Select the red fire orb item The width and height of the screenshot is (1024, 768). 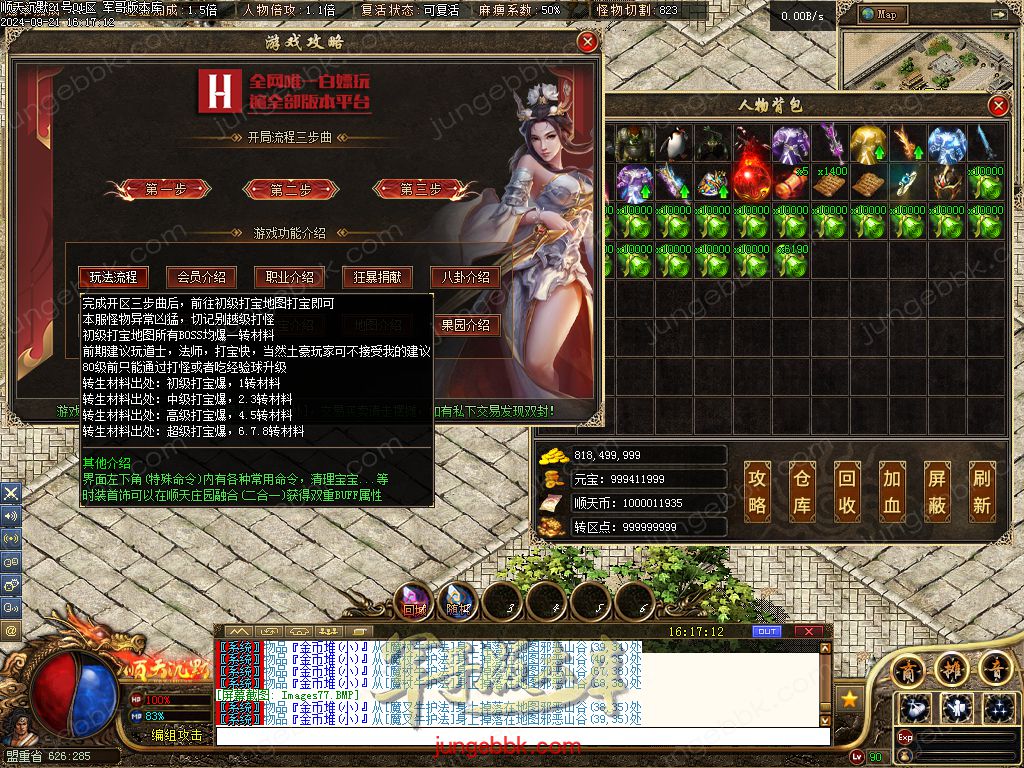tap(750, 182)
